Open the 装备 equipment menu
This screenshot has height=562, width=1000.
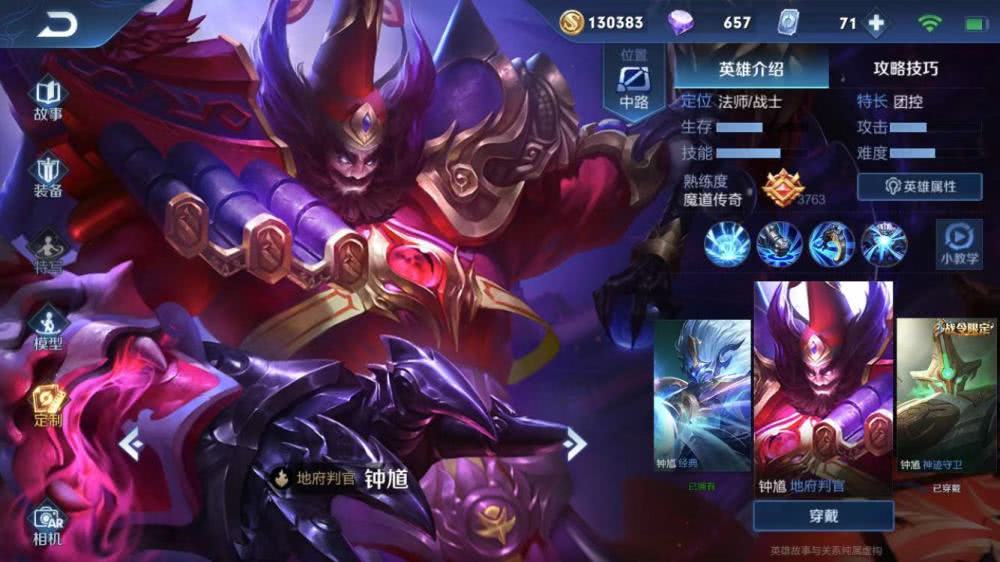tap(48, 175)
